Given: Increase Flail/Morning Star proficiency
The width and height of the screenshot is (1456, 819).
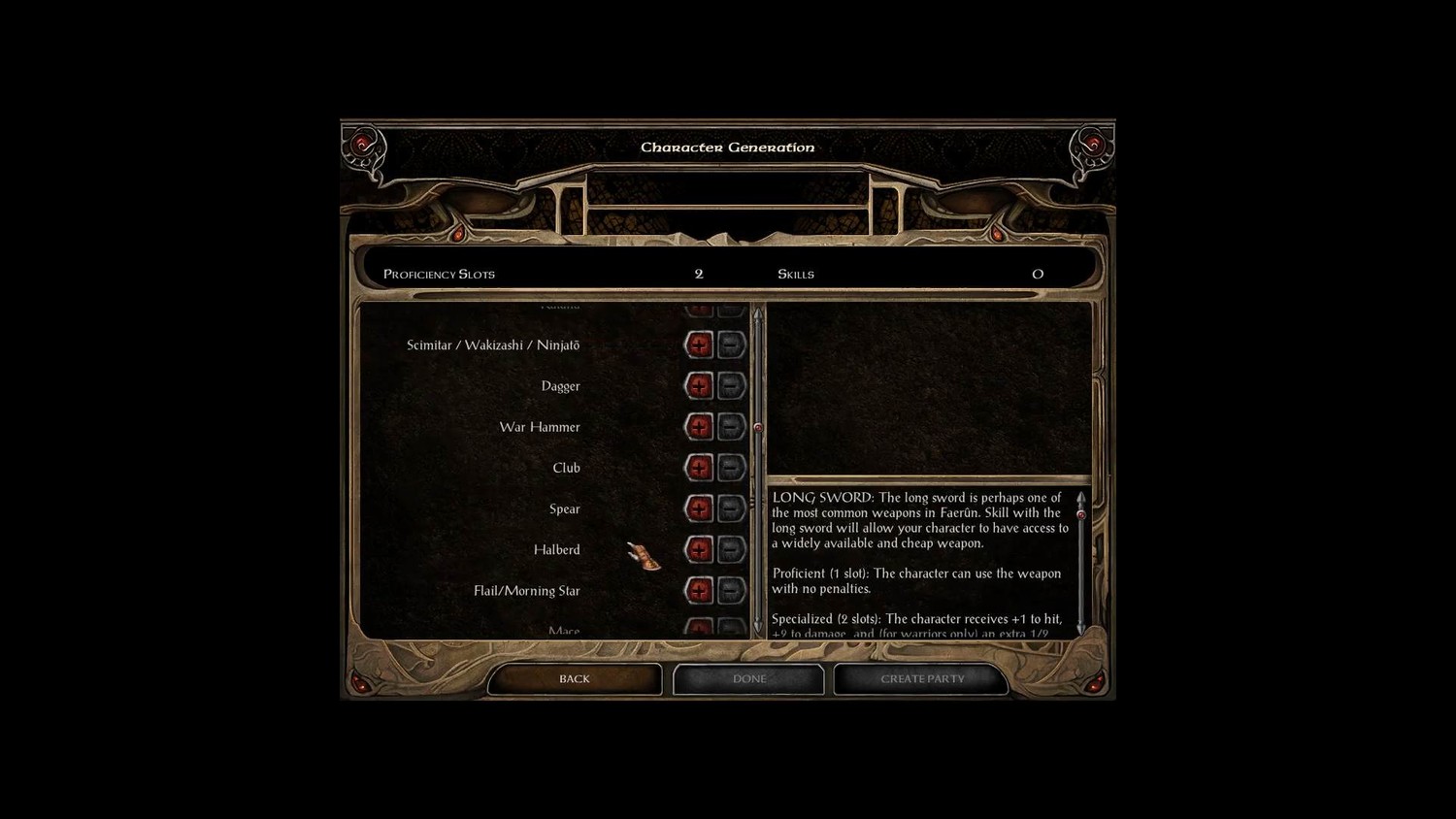Looking at the screenshot, I should click(699, 590).
